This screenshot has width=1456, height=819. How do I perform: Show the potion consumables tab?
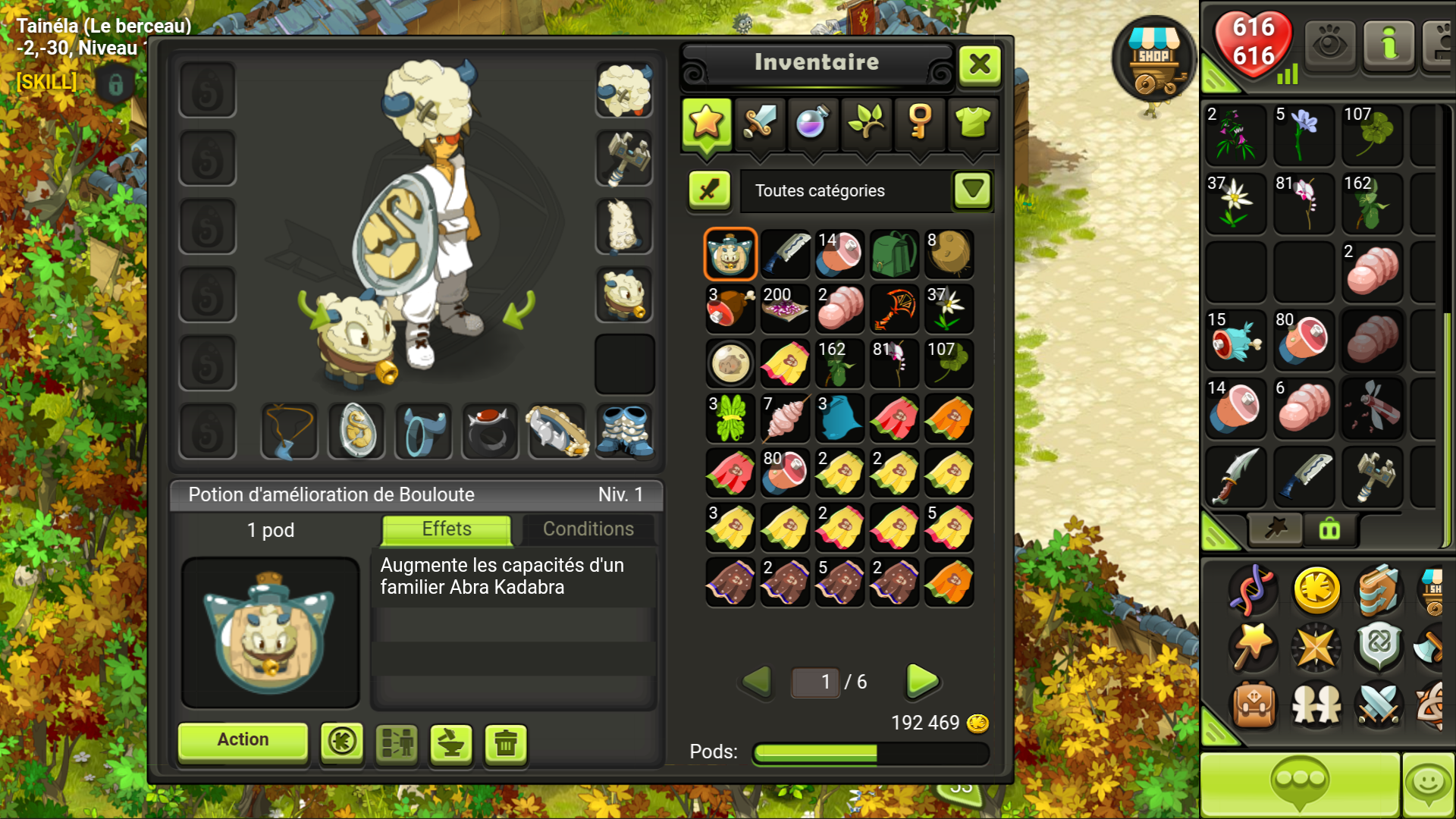812,121
